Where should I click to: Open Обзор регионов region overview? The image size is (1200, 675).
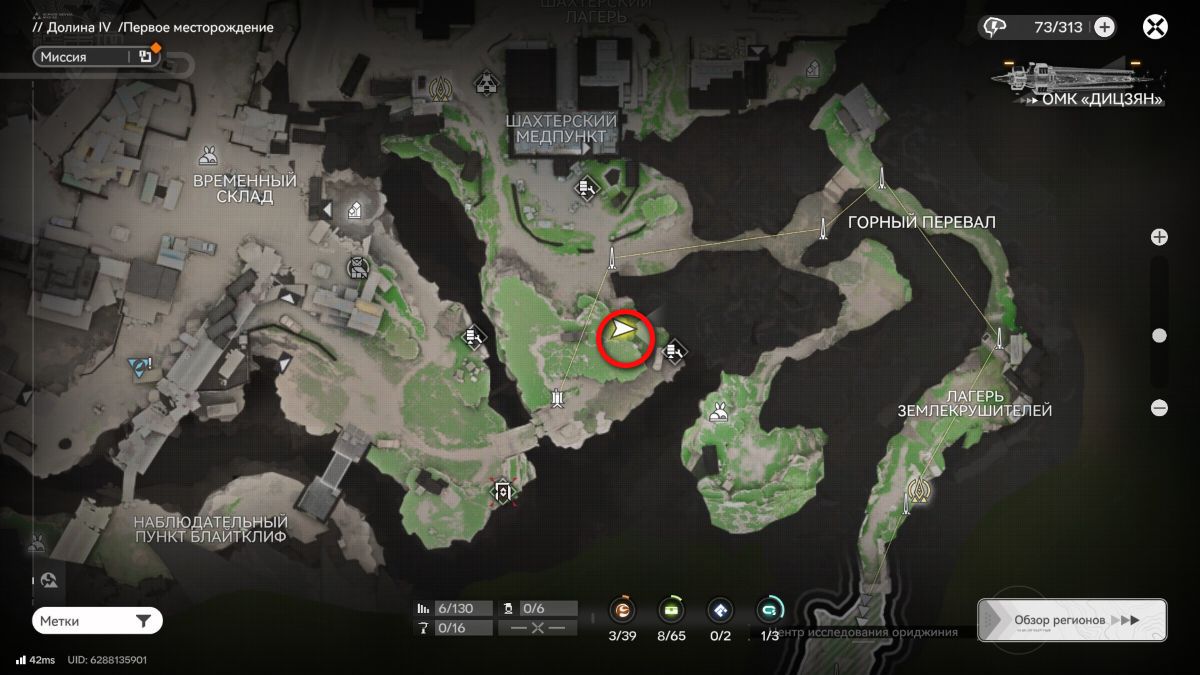tap(1071, 620)
